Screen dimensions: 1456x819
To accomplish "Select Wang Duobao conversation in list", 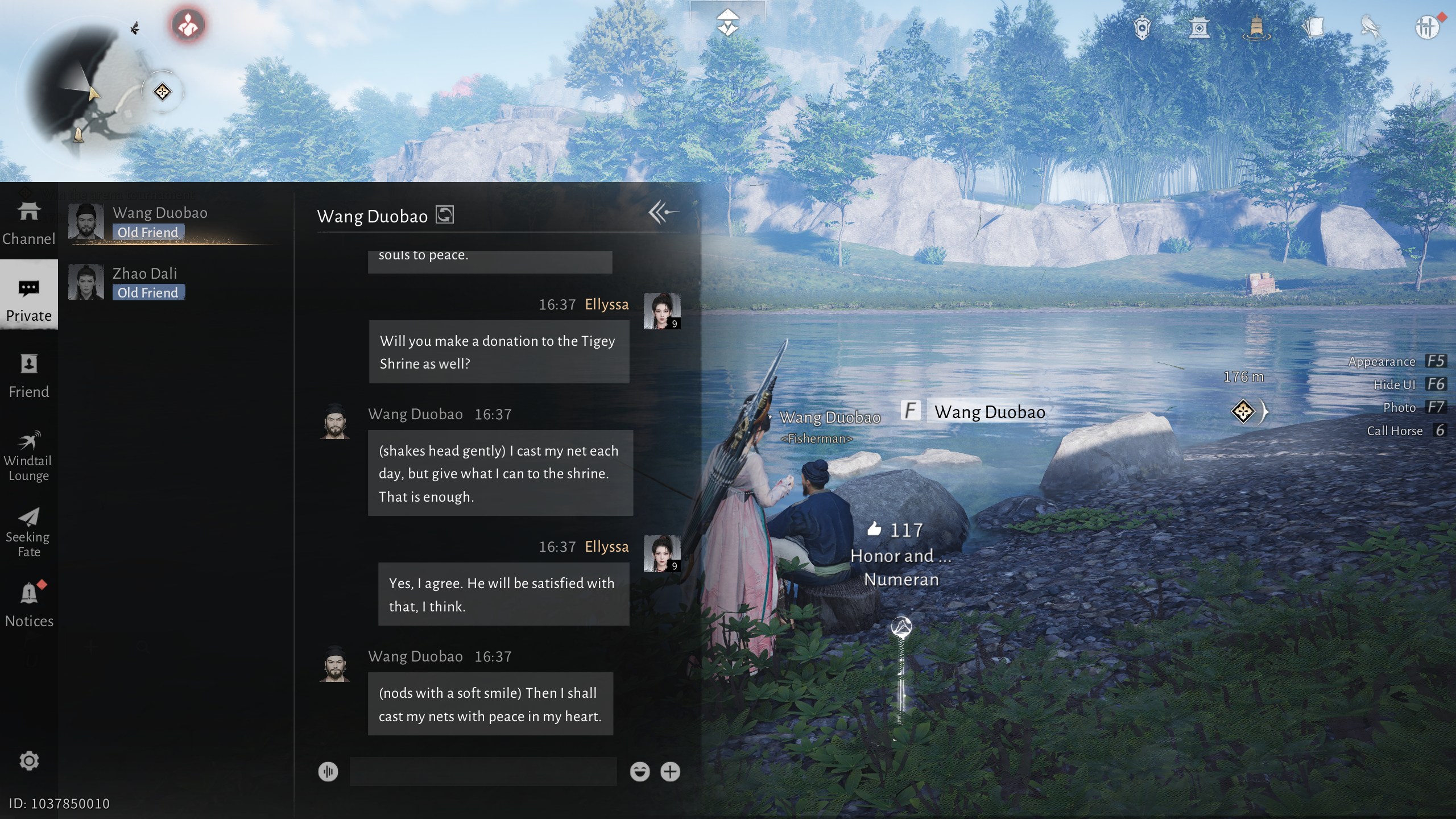I will click(x=171, y=222).
